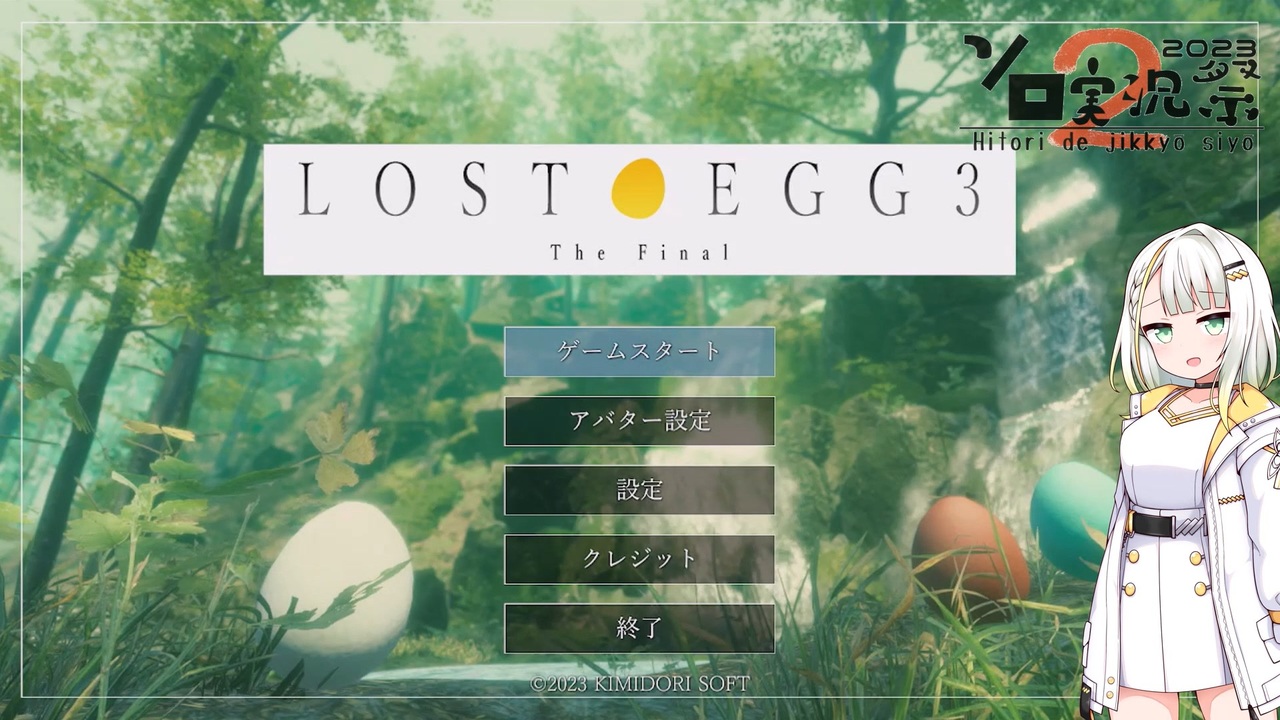View the クレジット credits screen
The width and height of the screenshot is (1280, 720).
(x=639, y=559)
